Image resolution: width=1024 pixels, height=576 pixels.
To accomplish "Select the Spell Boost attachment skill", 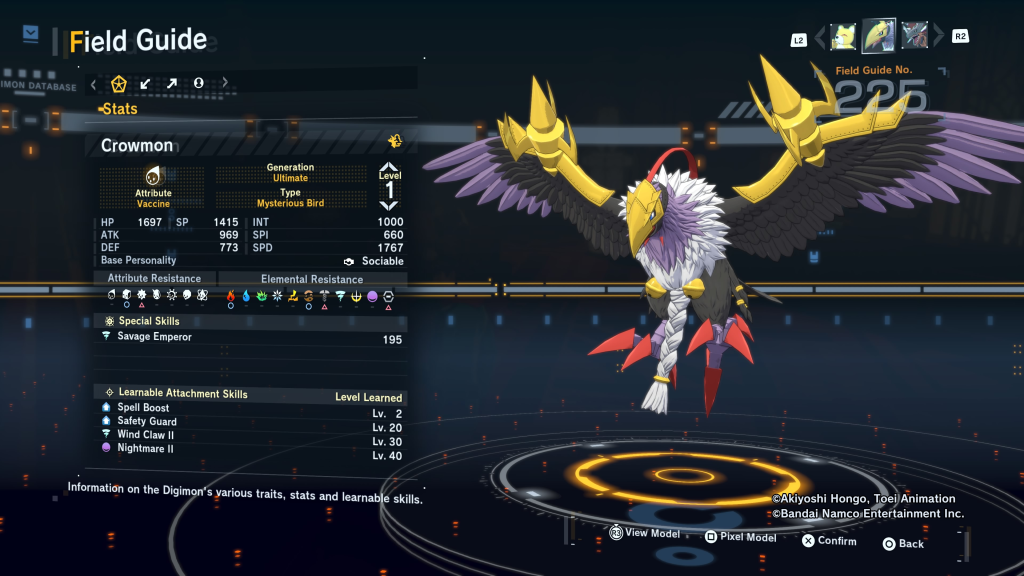I will pos(143,408).
